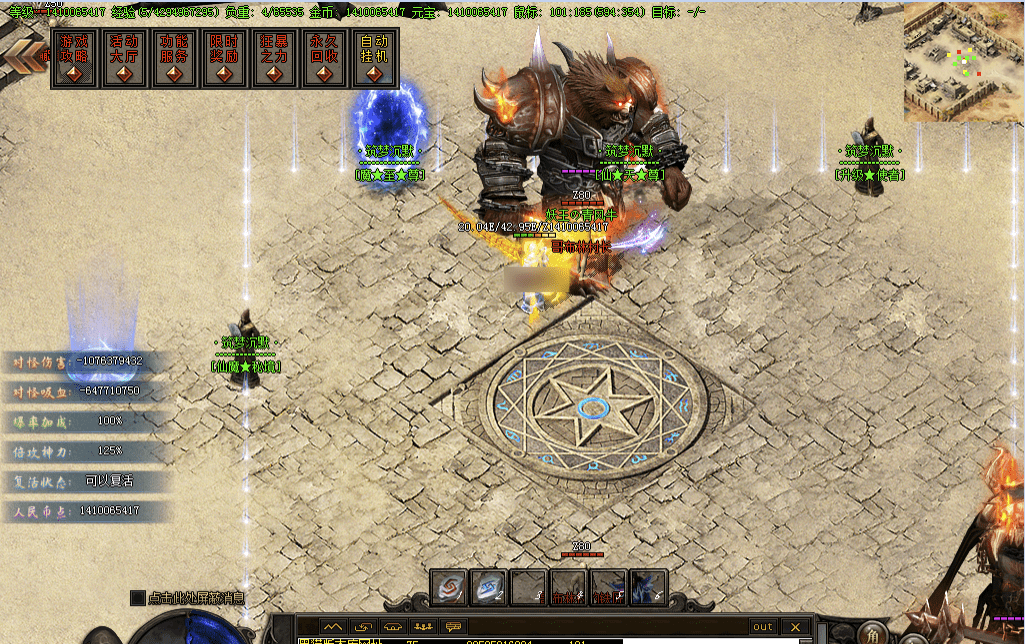The height and width of the screenshot is (644, 1025).
Task: Click the 'out' button on the chat bar
Action: coord(763,627)
